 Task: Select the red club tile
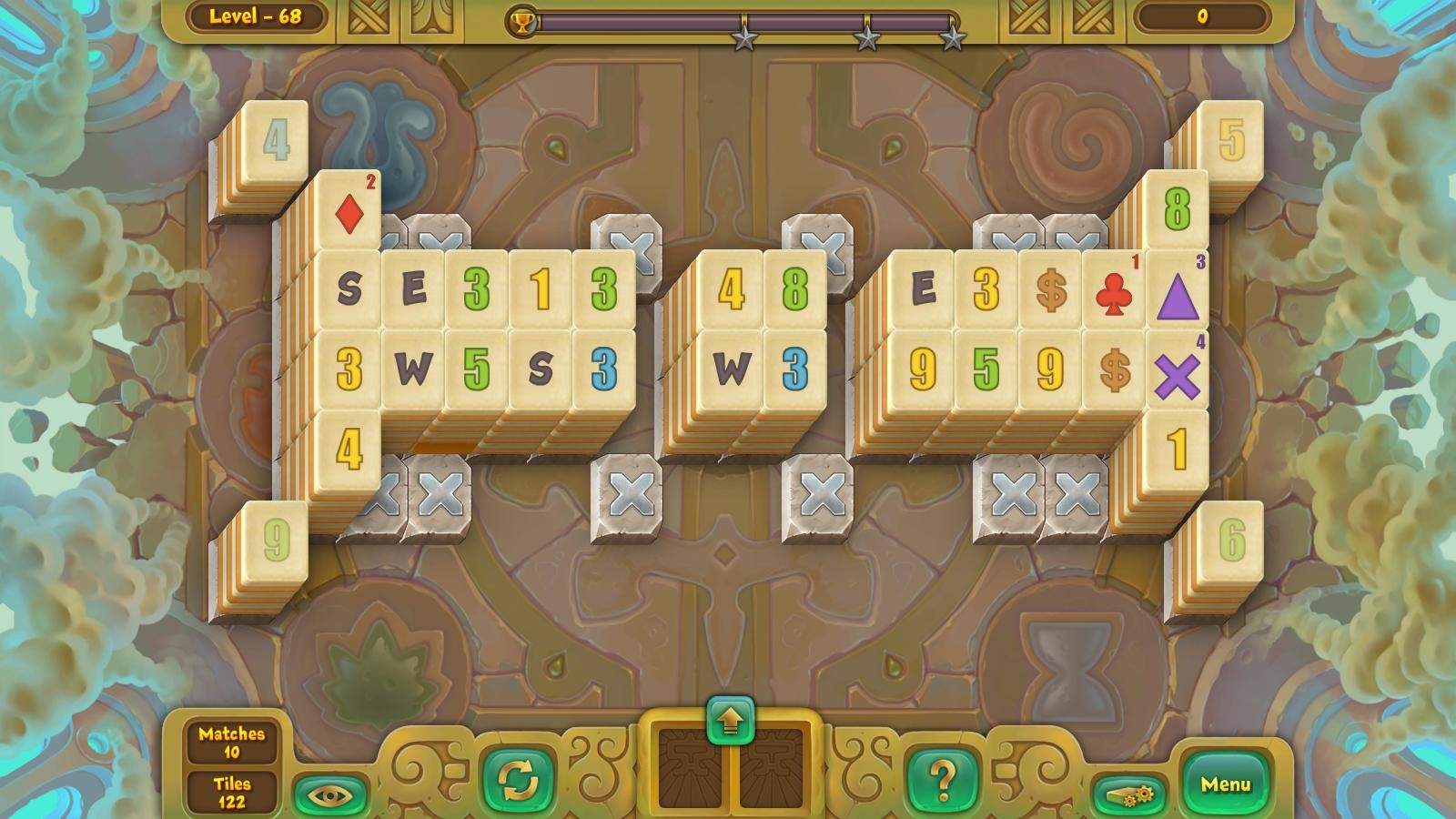pyautogui.click(x=1115, y=291)
